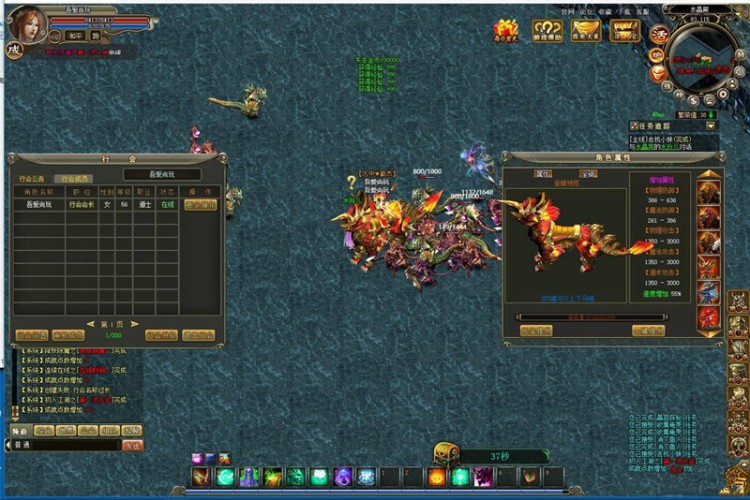This screenshot has height=500, width=750.
Task: Activate the green orb skill in hotbar
Action: pos(226,477)
